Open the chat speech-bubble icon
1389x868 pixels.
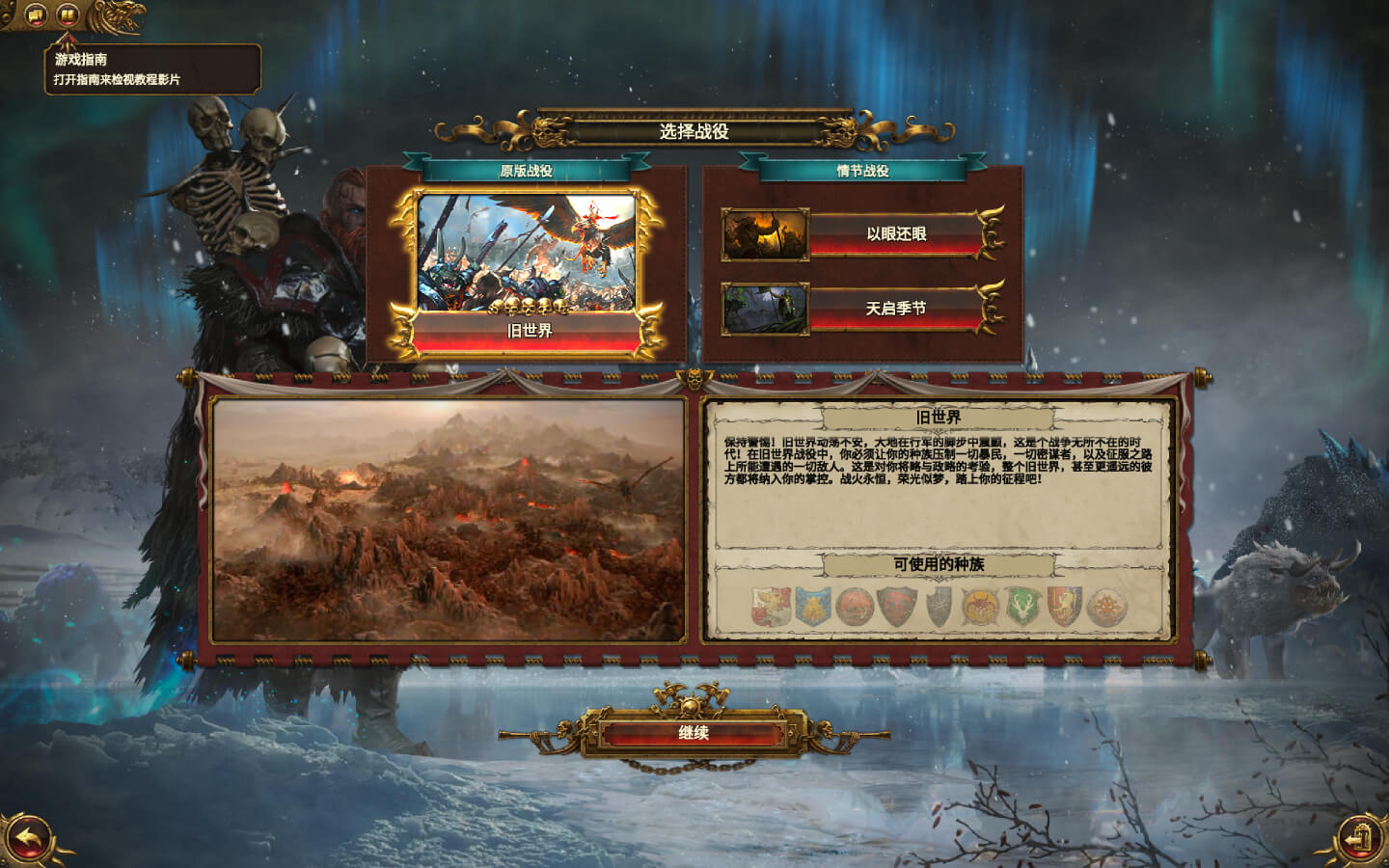click(36, 14)
